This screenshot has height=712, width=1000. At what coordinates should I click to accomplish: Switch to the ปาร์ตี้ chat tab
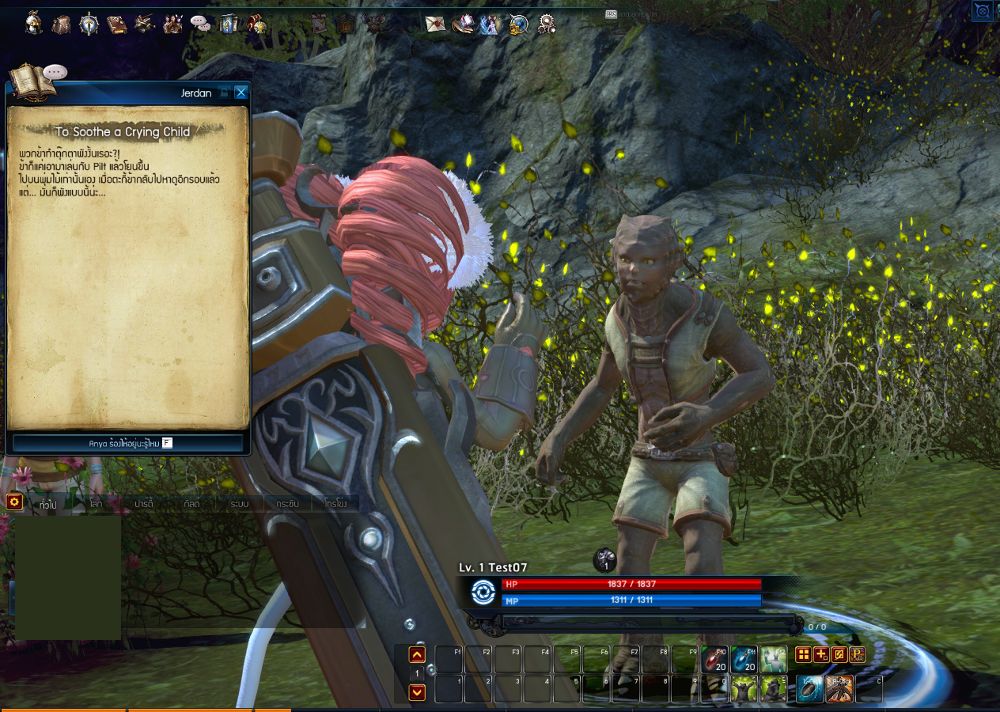tap(143, 504)
